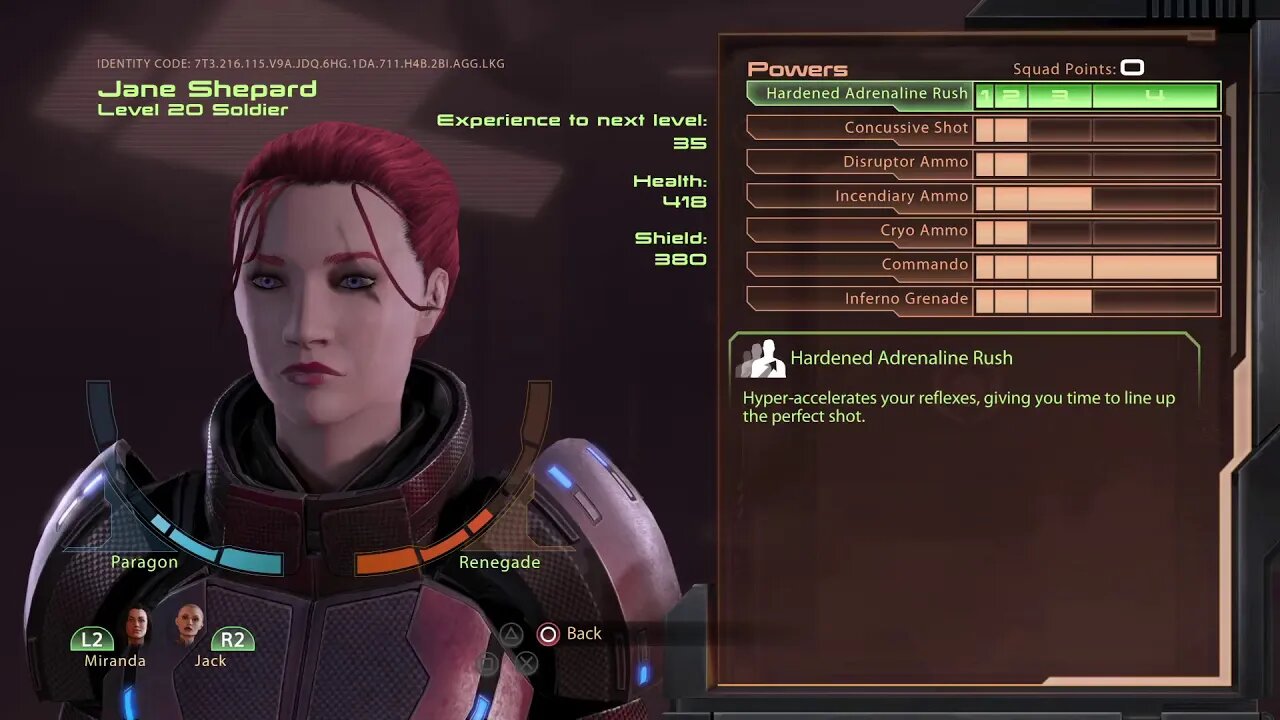
Task: Switch to Miranda's squad portrait
Action: [135, 627]
